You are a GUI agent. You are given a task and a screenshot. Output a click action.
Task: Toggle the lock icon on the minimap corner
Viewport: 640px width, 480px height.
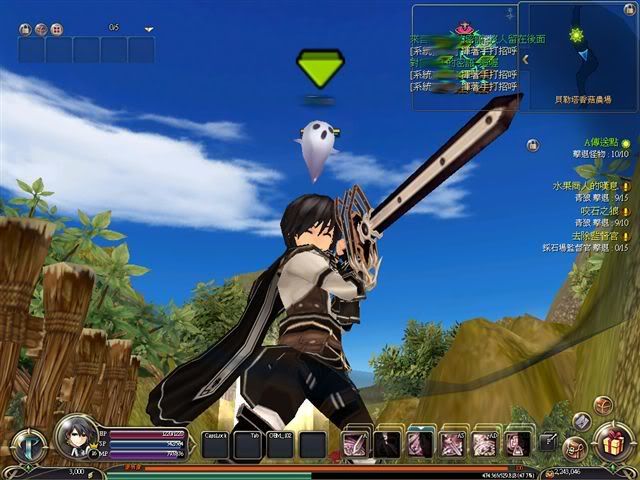pyautogui.click(x=629, y=11)
